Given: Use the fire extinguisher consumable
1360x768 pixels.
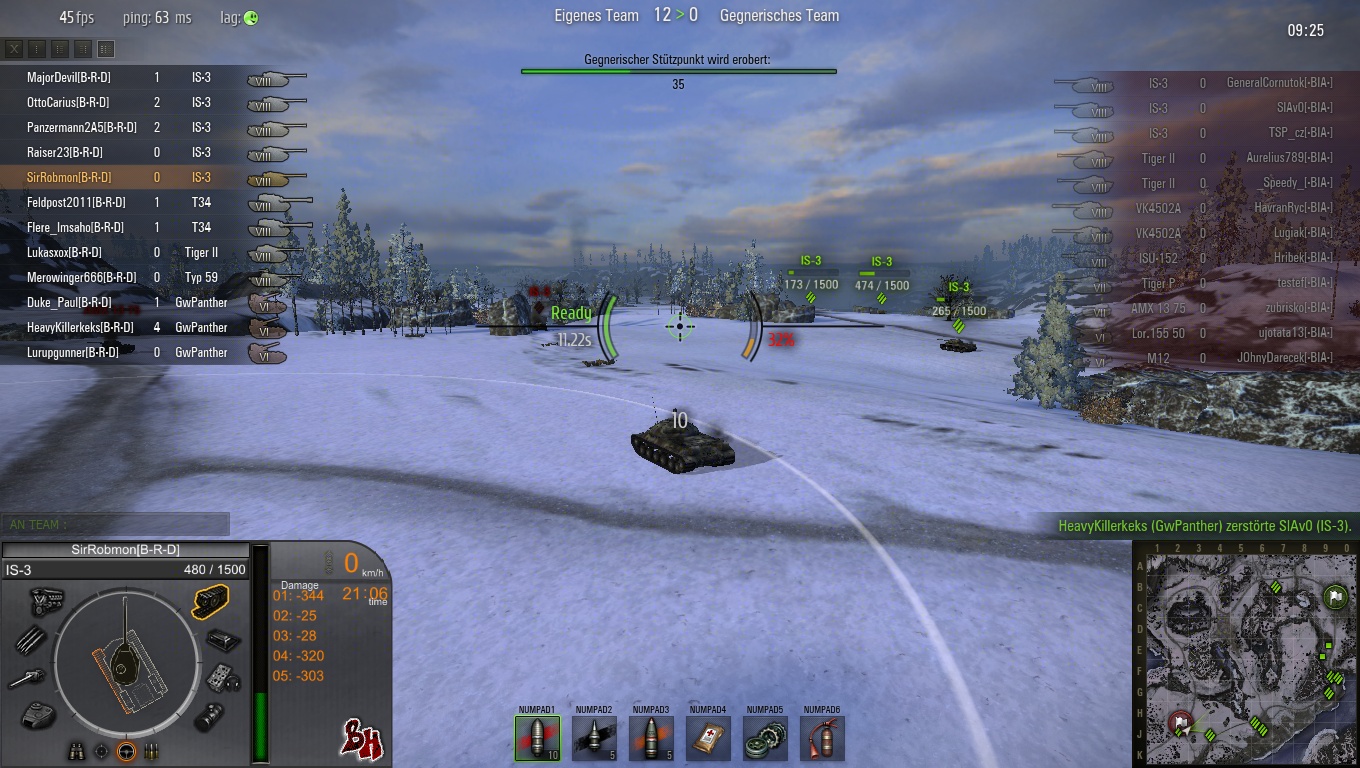Looking at the screenshot, I should click(822, 738).
